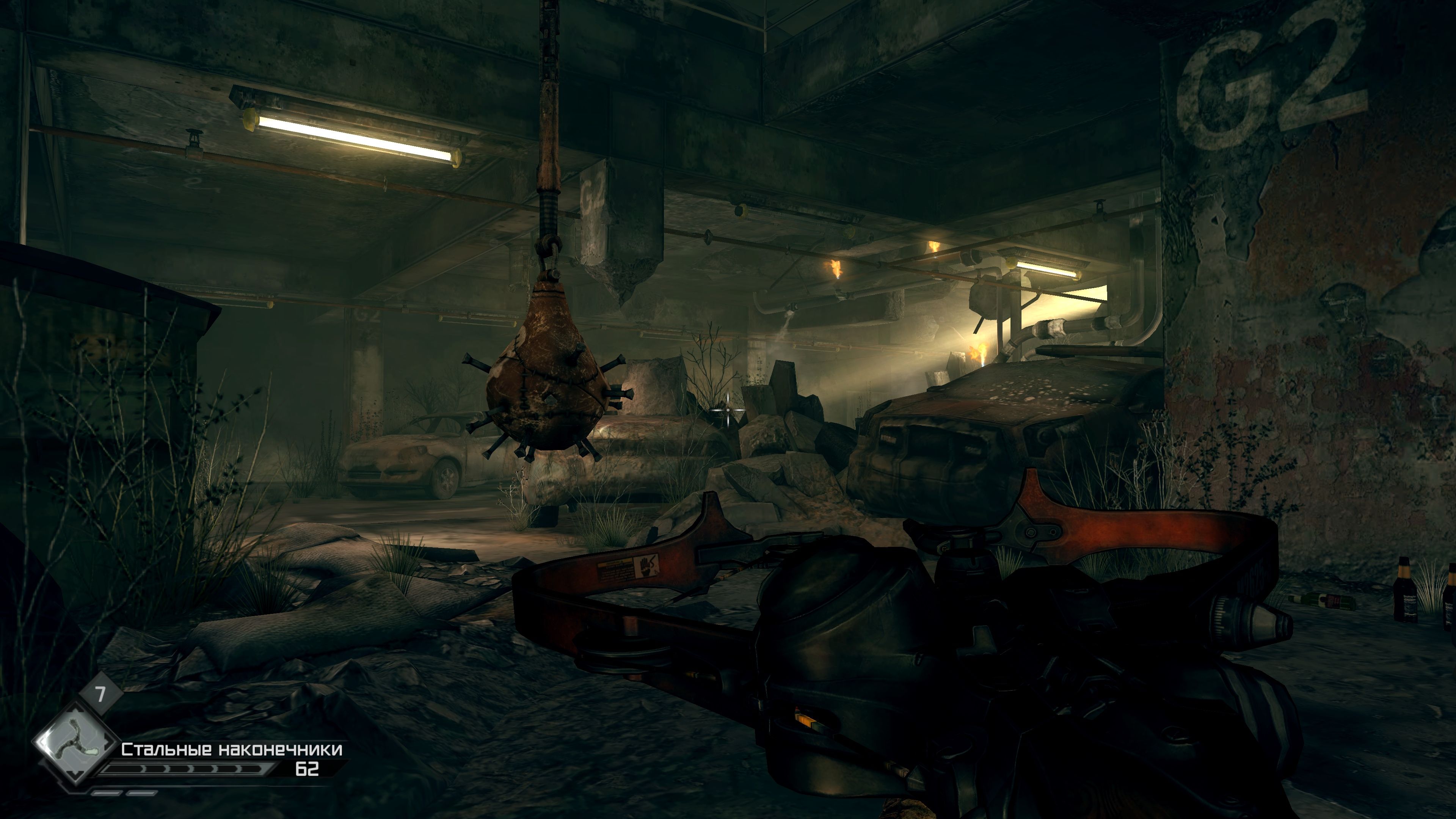
Task: Click the Стальные наконечники ammo type label
Action: [x=232, y=750]
